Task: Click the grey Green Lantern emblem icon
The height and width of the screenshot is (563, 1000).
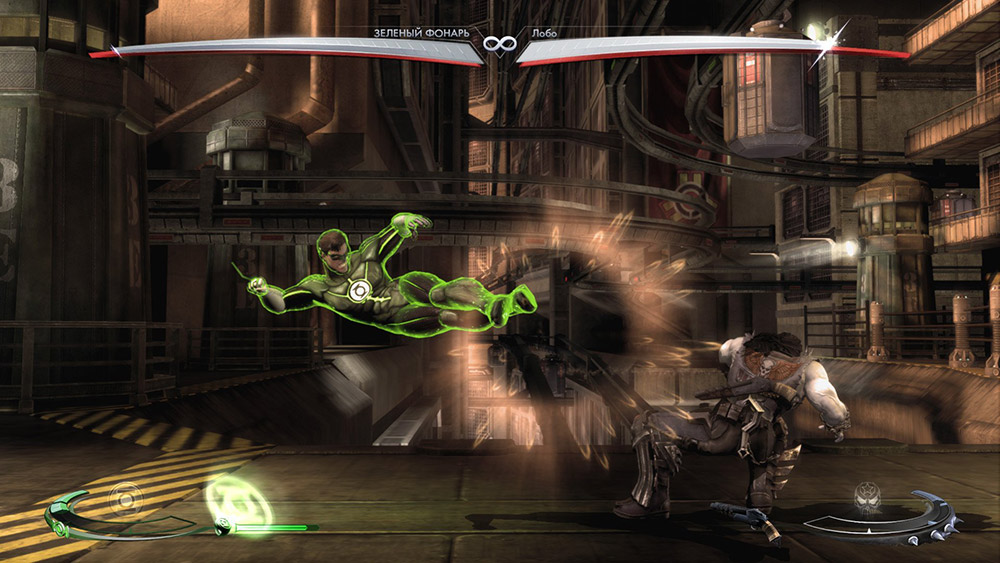Action: coord(127,495)
